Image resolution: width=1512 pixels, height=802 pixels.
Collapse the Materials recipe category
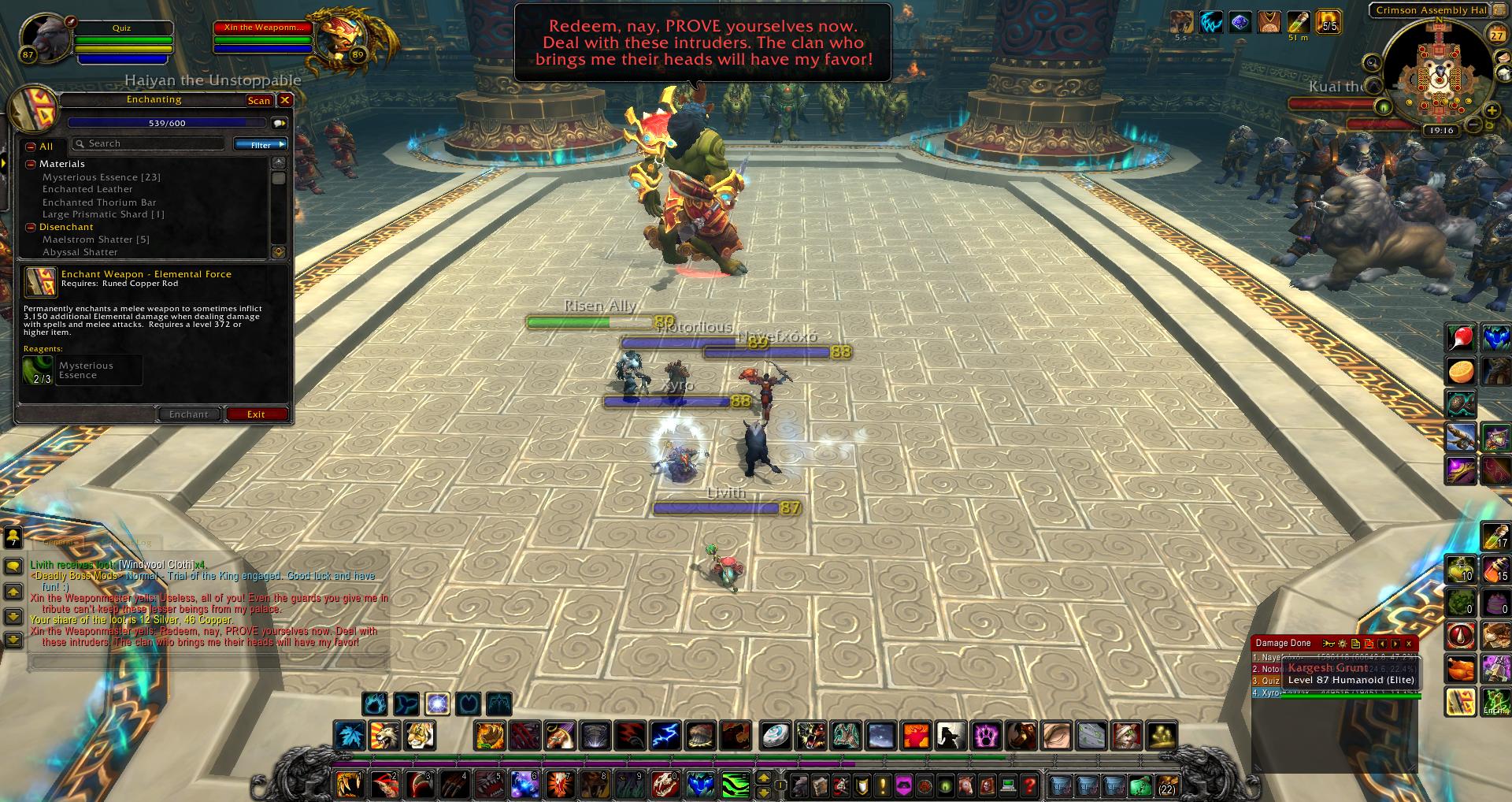pyautogui.click(x=31, y=164)
